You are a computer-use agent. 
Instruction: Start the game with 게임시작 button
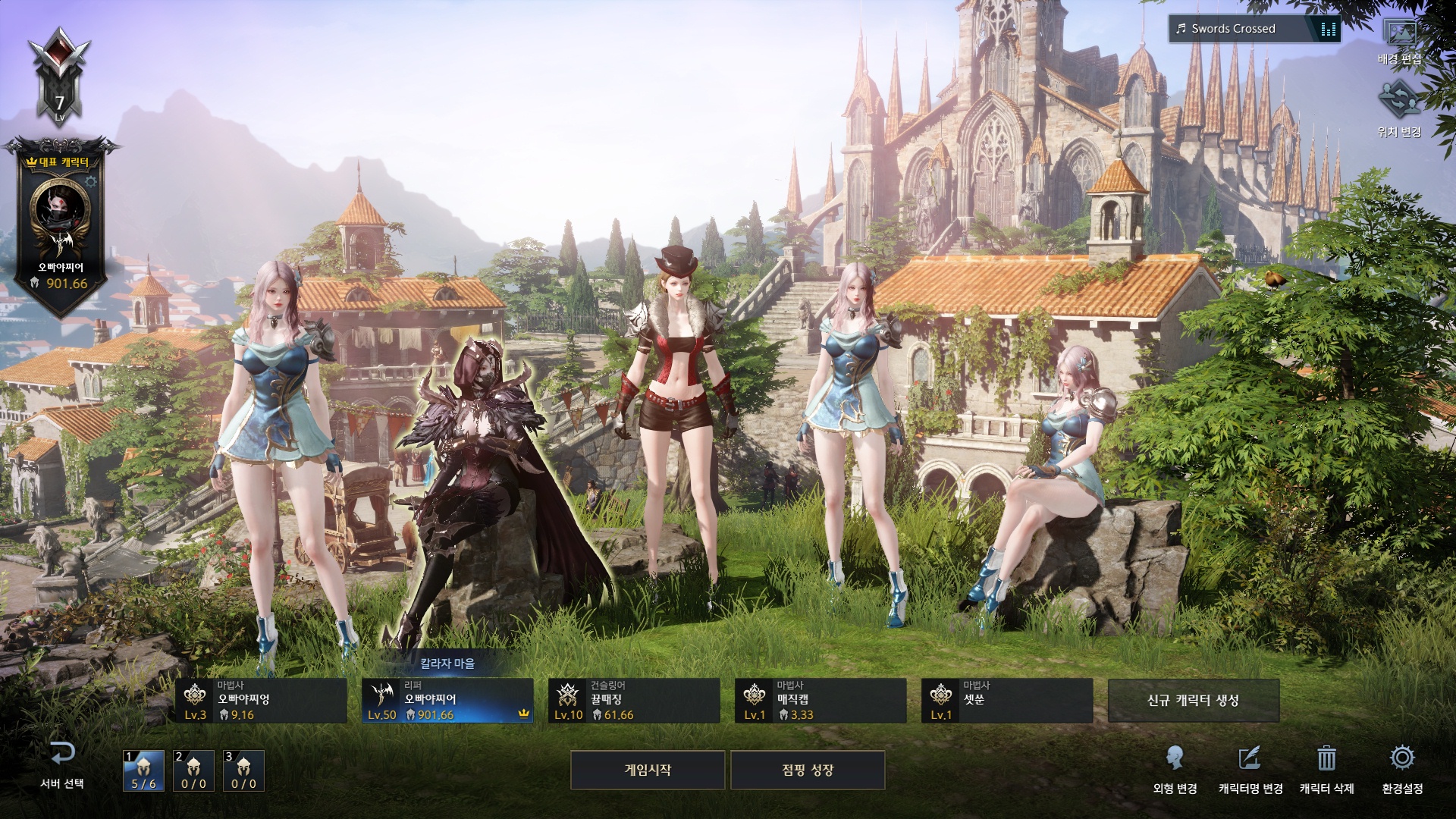click(647, 770)
